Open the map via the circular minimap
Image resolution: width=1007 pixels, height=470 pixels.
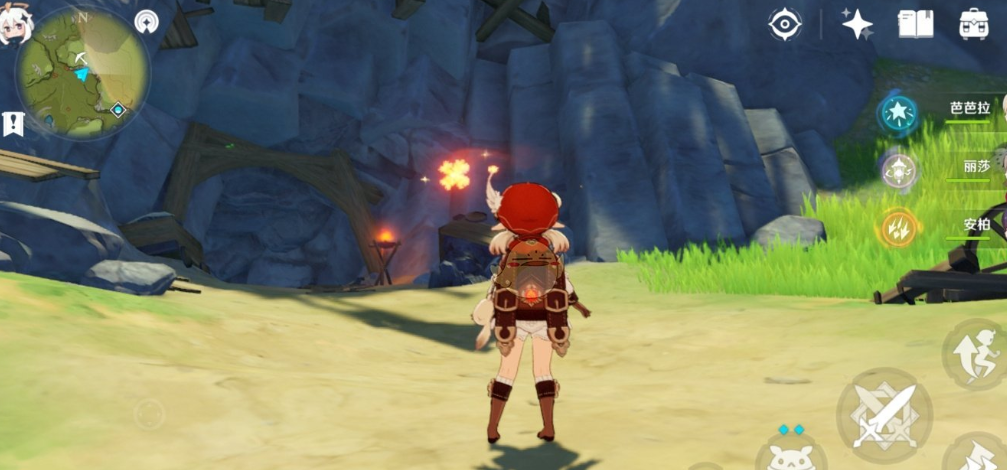82,72
